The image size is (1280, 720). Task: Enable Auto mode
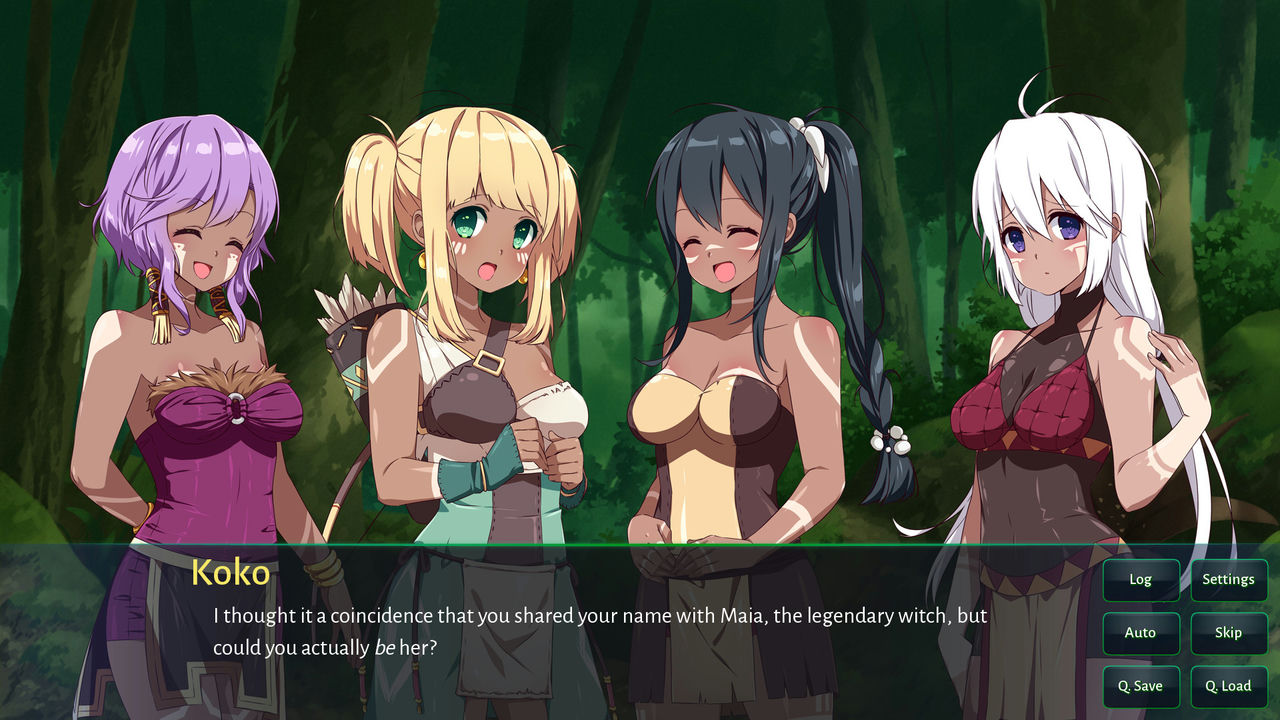coord(1140,633)
